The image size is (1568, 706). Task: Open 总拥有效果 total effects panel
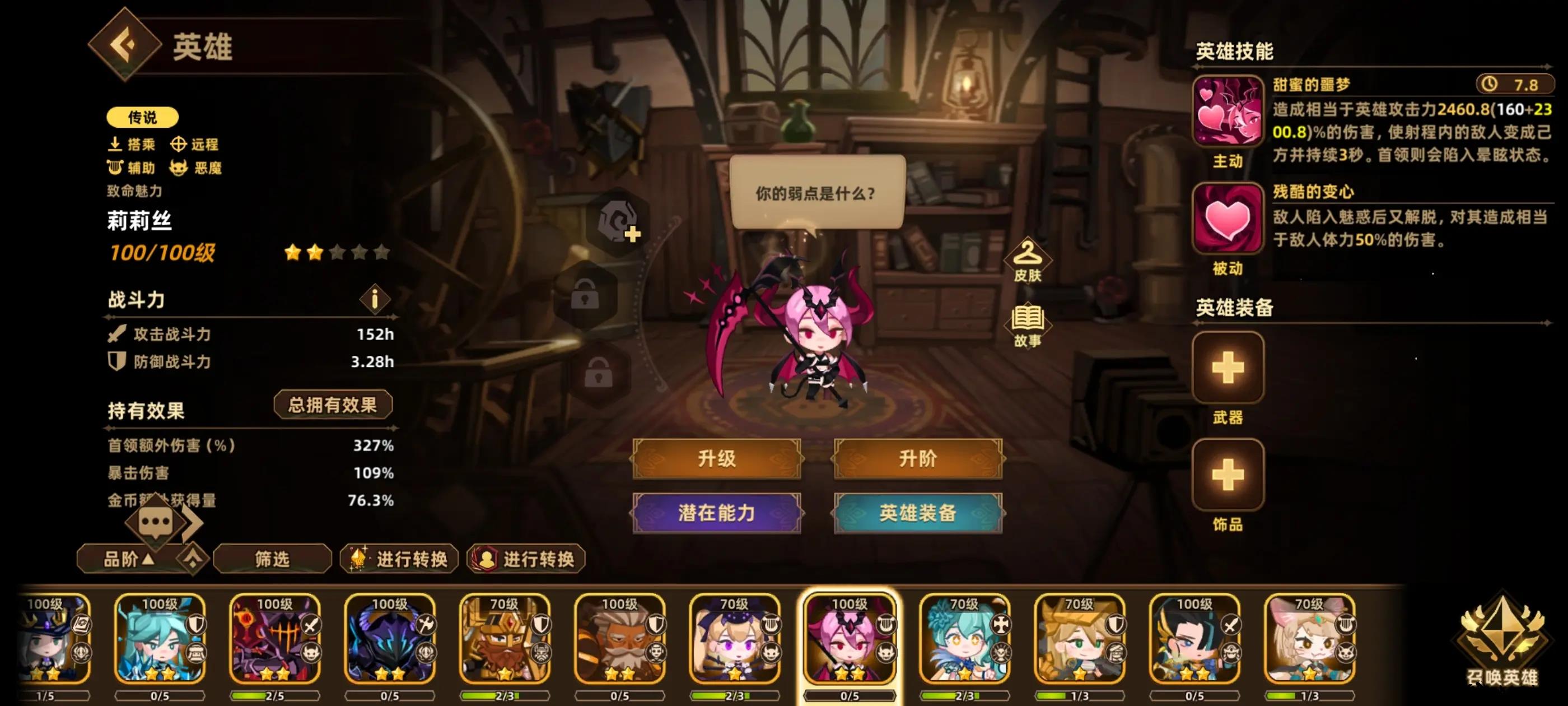click(x=334, y=404)
